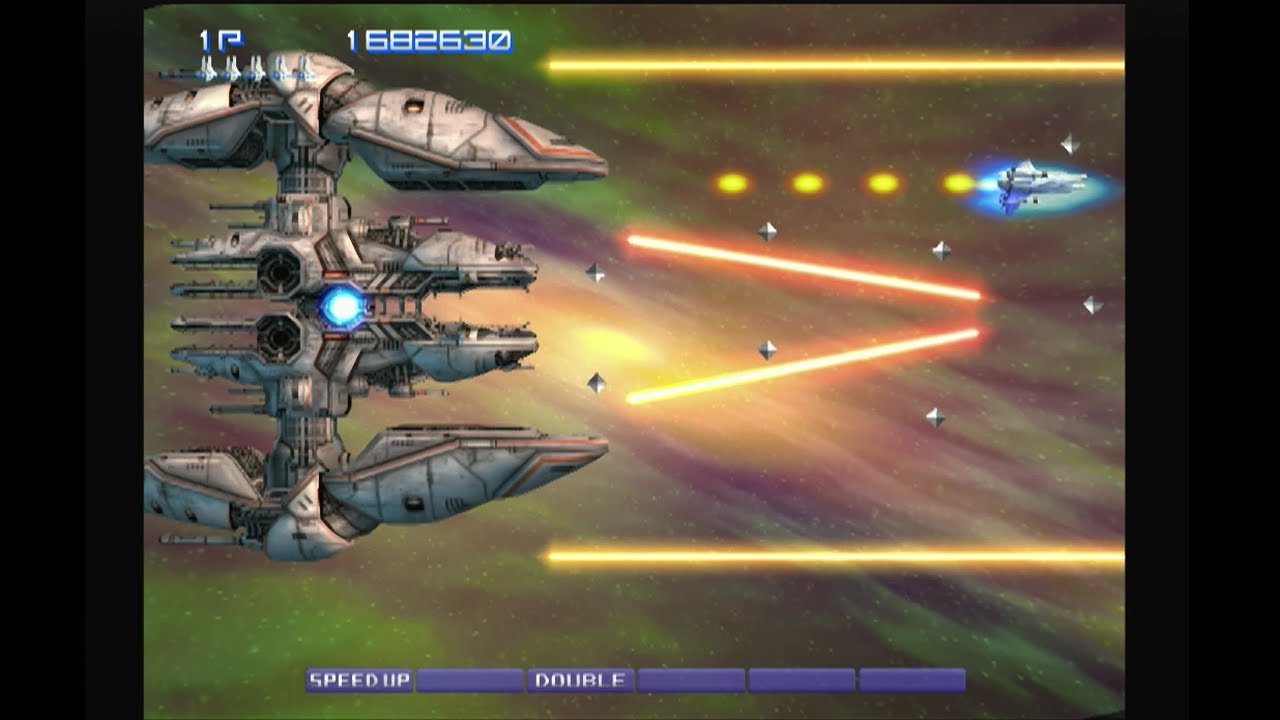
Task: Click the horizontal yellow laser beam at top
Action: (850, 64)
